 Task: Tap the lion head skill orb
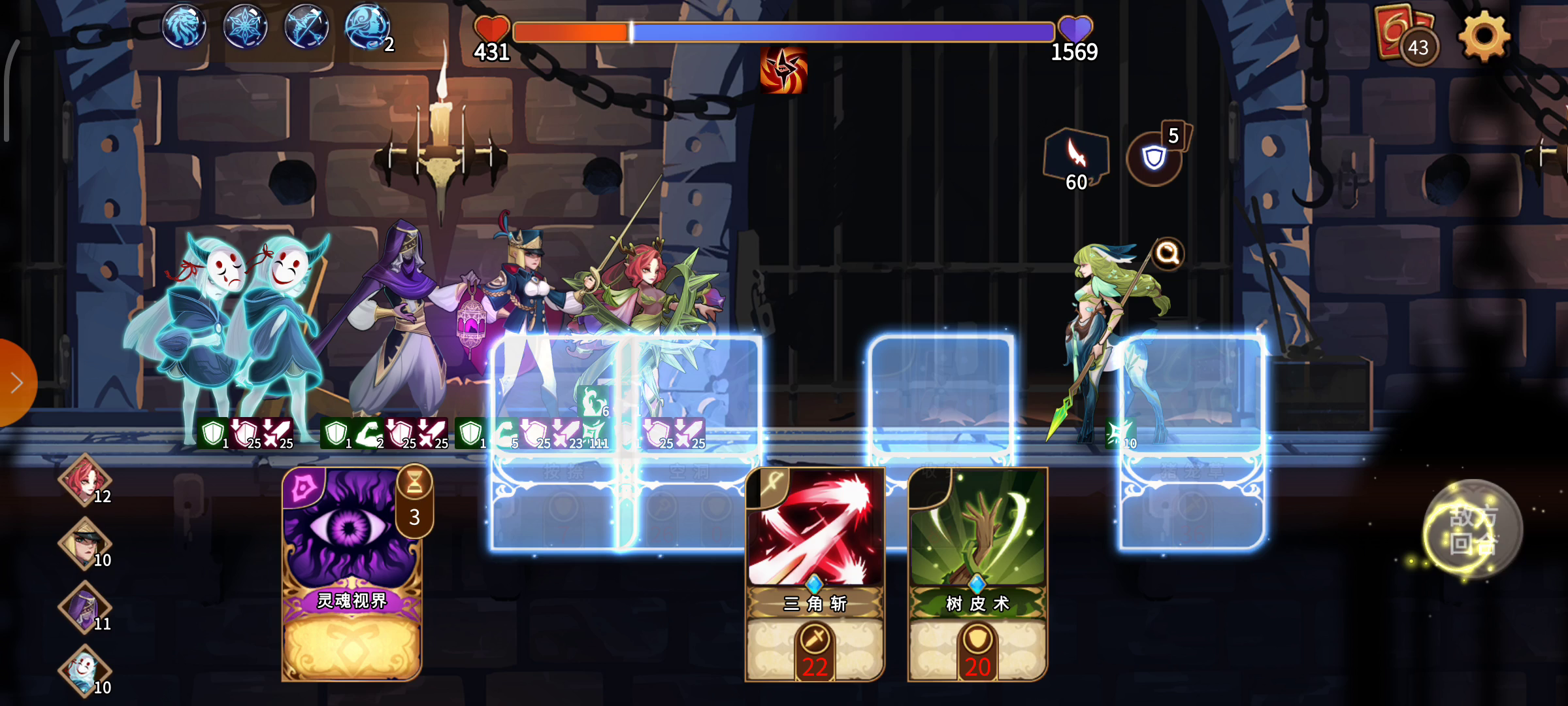point(184,27)
